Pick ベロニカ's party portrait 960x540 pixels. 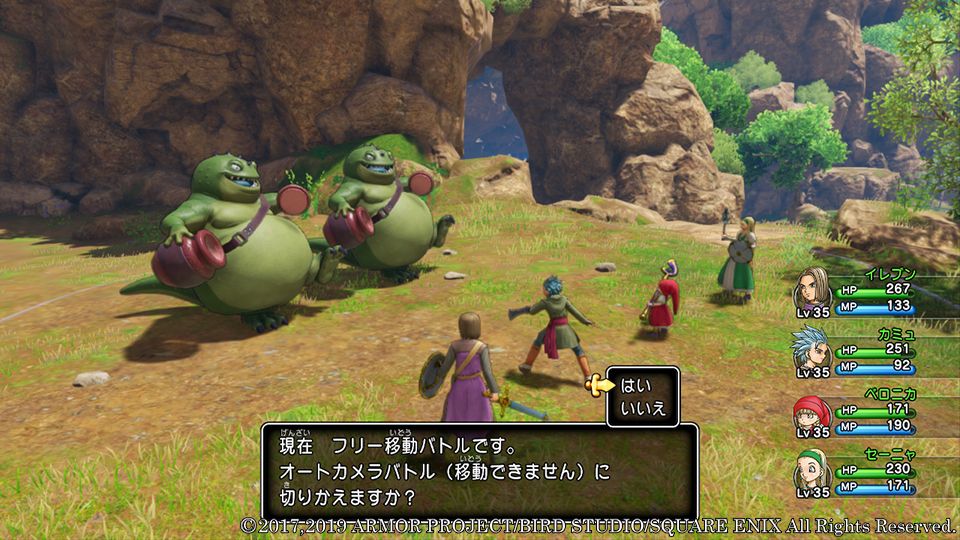[x=813, y=412]
